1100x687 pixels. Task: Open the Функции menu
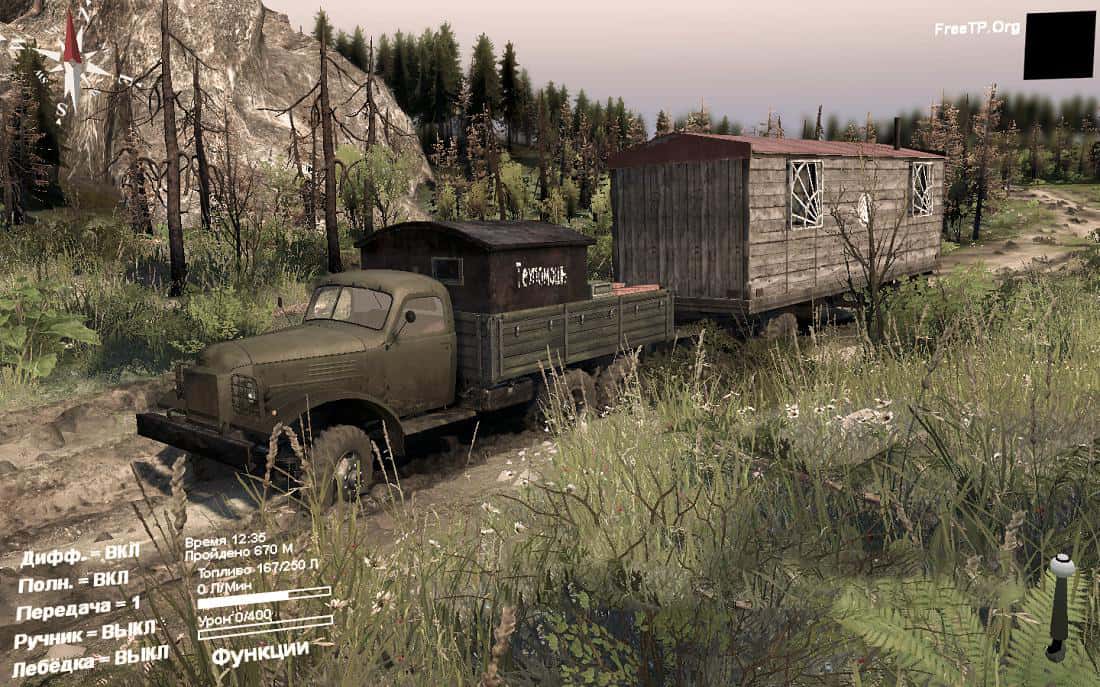coord(260,651)
